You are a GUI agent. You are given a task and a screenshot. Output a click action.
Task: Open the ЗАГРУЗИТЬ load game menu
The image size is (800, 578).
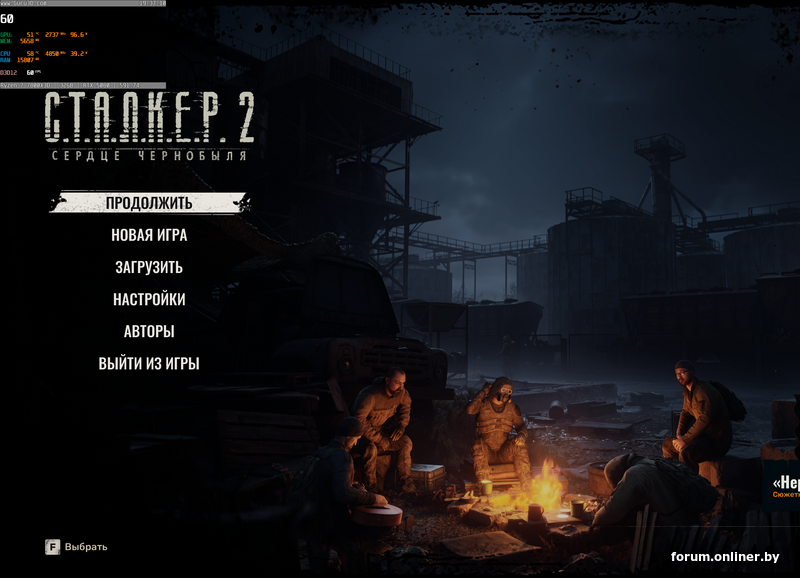pyautogui.click(x=149, y=267)
